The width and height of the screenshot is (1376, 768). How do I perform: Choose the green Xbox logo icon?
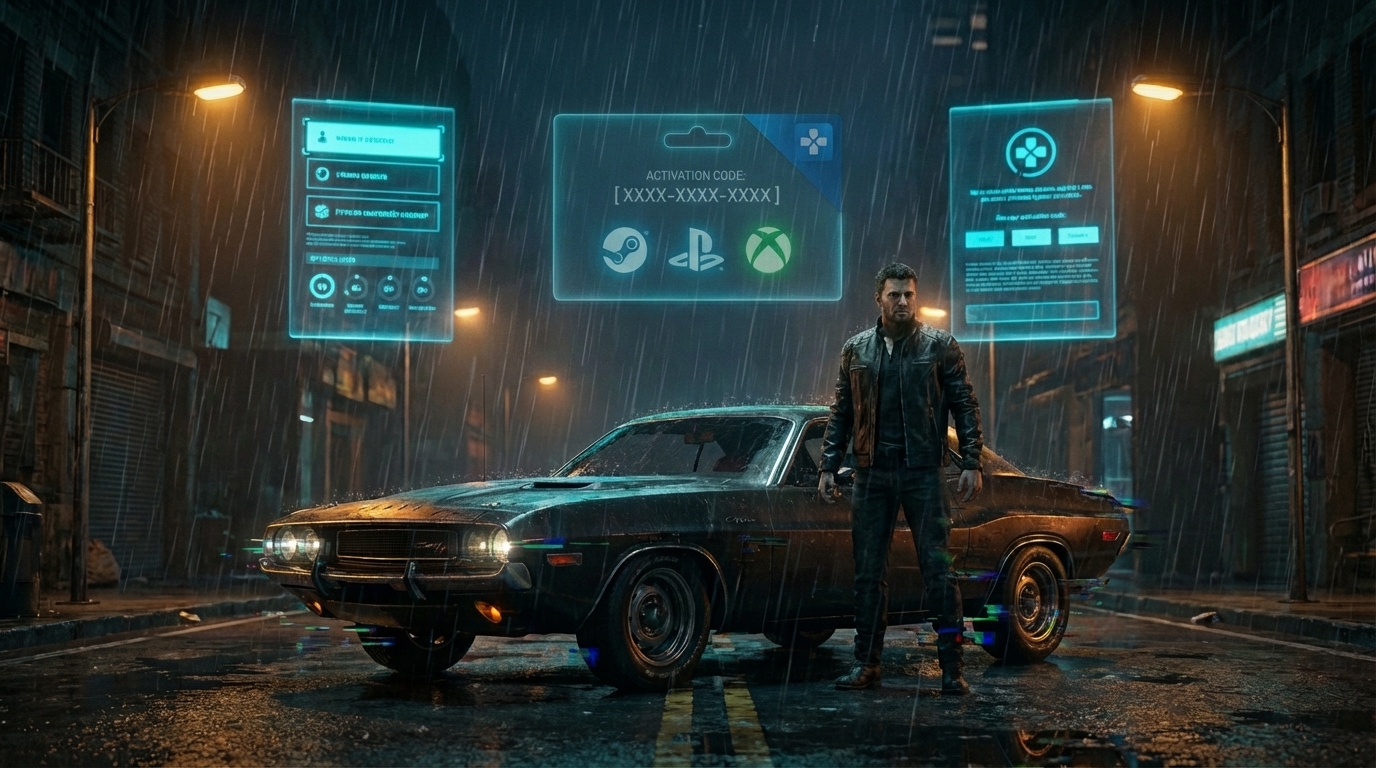click(x=768, y=250)
